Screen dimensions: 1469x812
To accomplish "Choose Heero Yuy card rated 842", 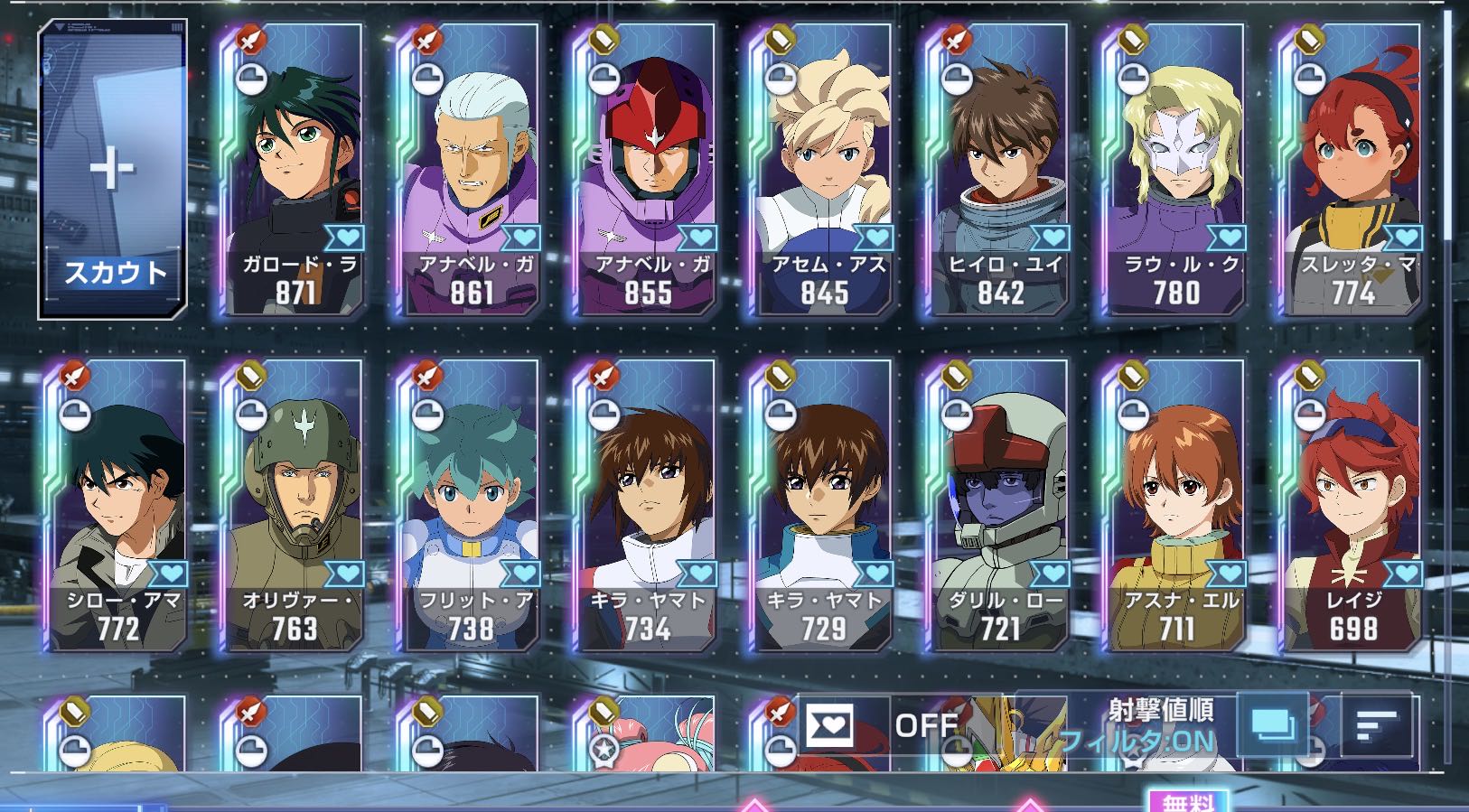I will pyautogui.click(x=998, y=172).
